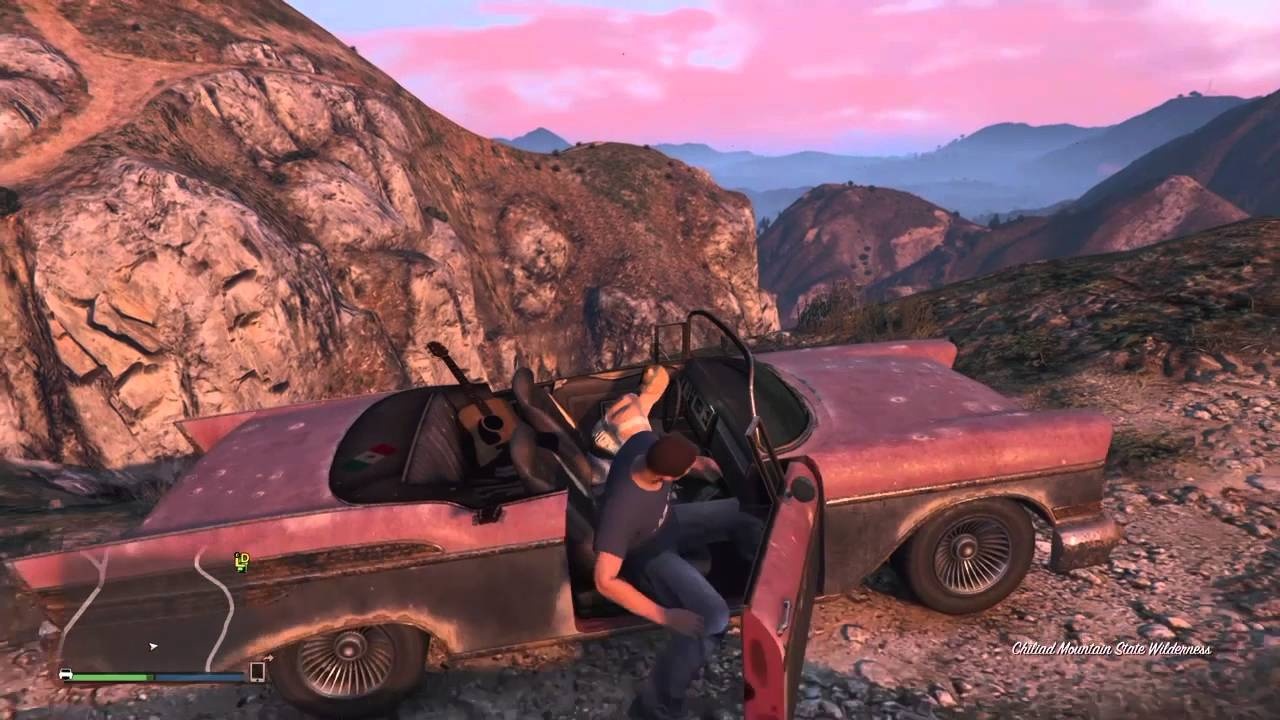
Task: Click the white vehicle icon on the HUD
Action: [x=65, y=675]
